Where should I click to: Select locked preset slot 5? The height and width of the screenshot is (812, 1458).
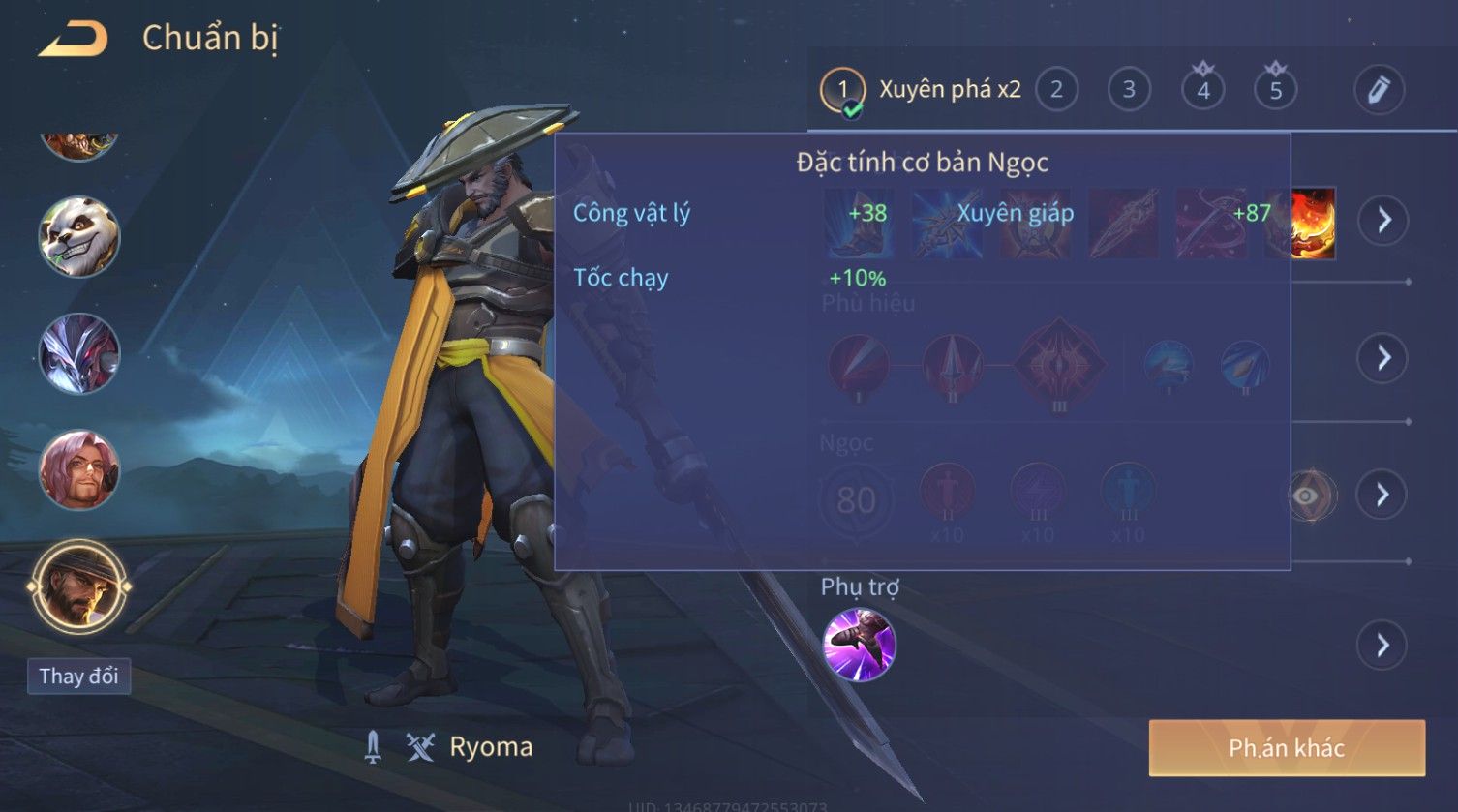pyautogui.click(x=1275, y=90)
